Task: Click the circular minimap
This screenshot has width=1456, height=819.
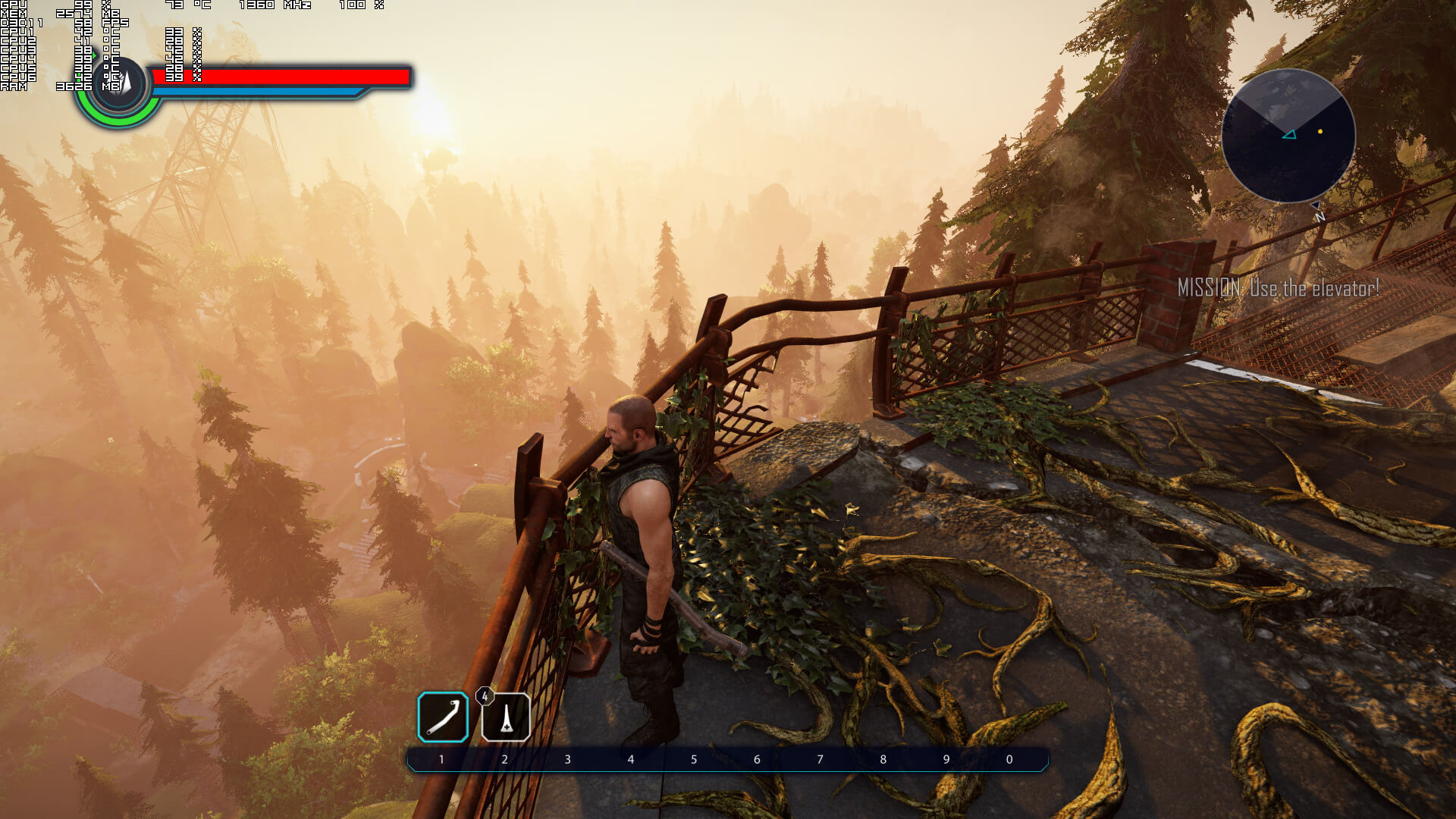Action: click(1288, 136)
